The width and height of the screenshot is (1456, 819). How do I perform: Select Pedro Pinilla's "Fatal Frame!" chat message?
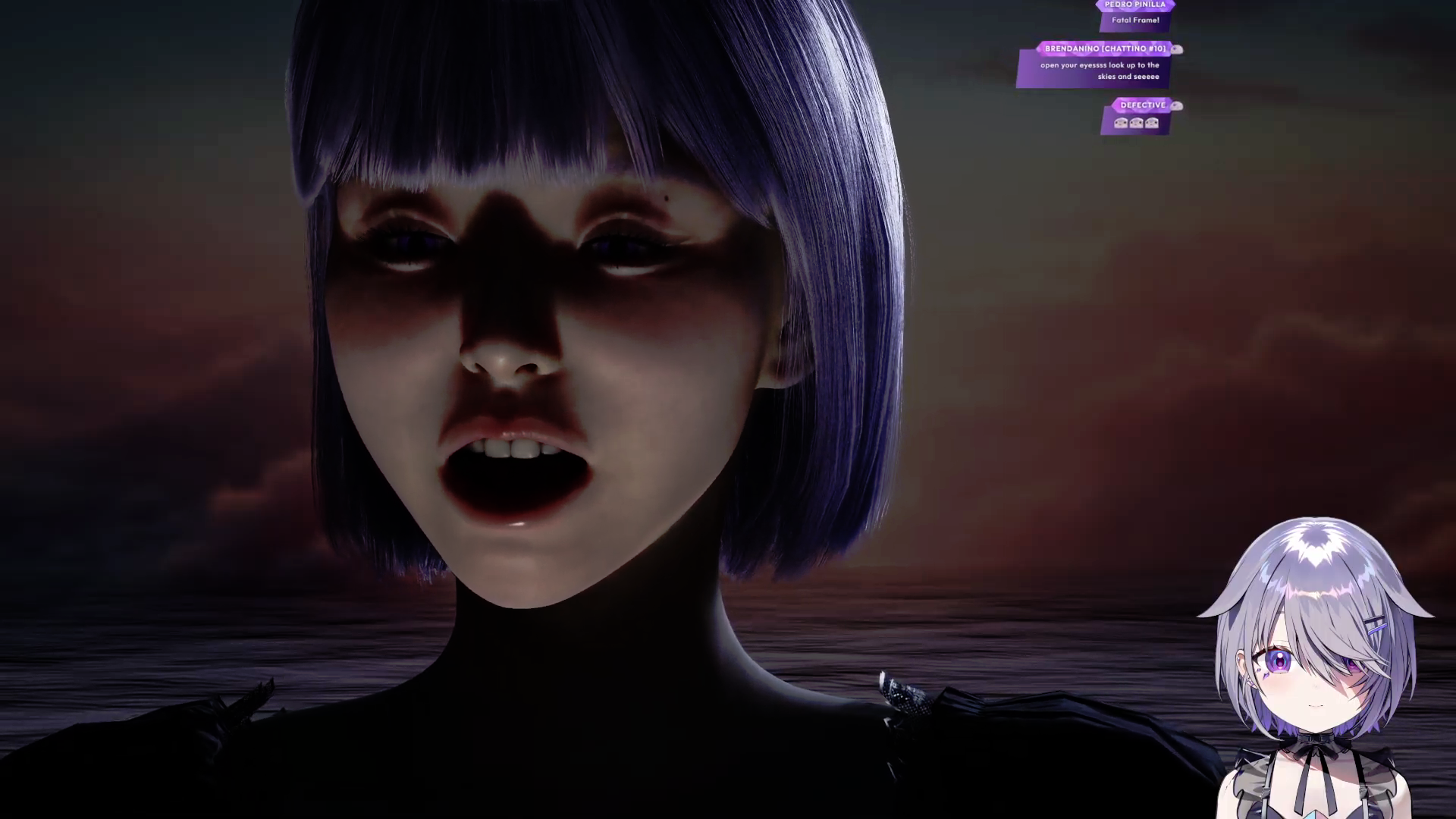[1135, 20]
